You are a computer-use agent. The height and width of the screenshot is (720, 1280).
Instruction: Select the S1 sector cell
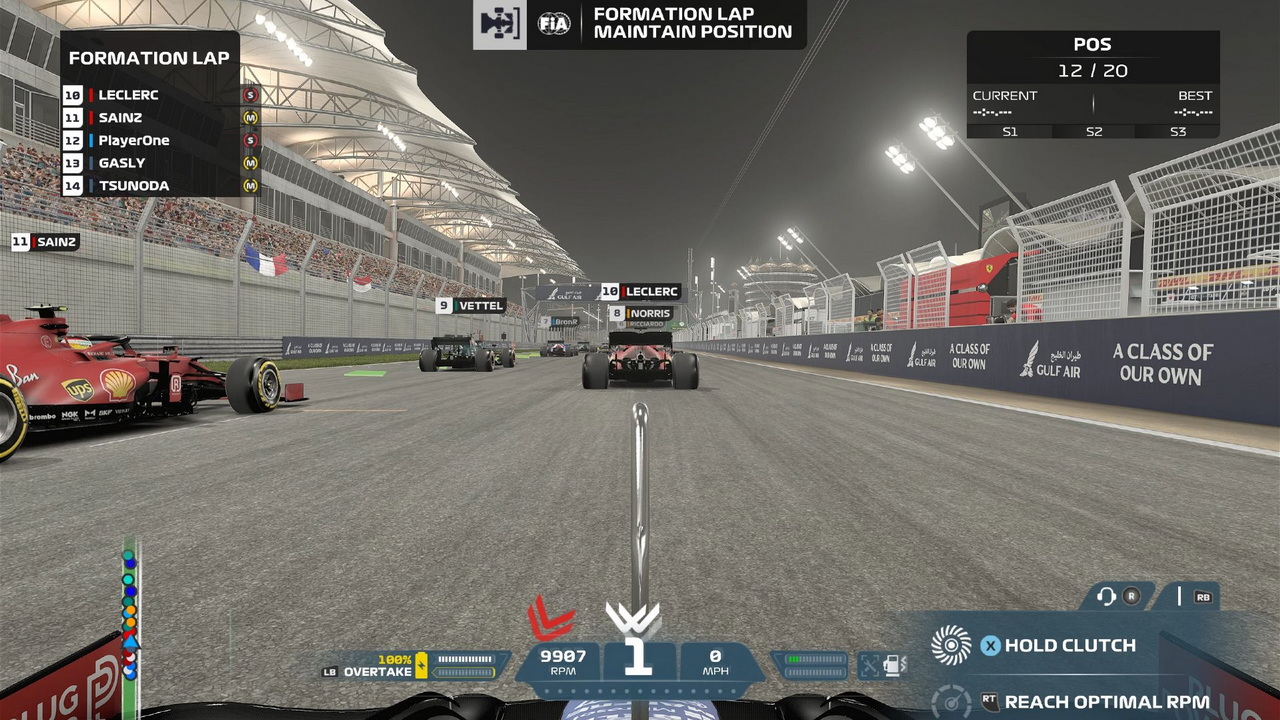[x=1009, y=132]
